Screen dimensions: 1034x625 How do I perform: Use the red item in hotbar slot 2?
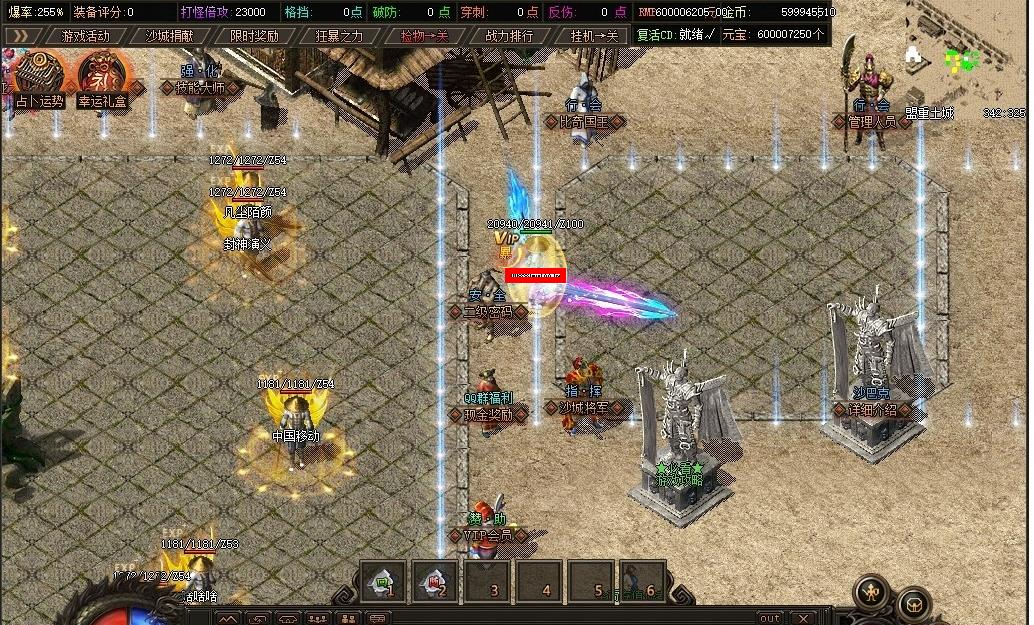[435, 580]
